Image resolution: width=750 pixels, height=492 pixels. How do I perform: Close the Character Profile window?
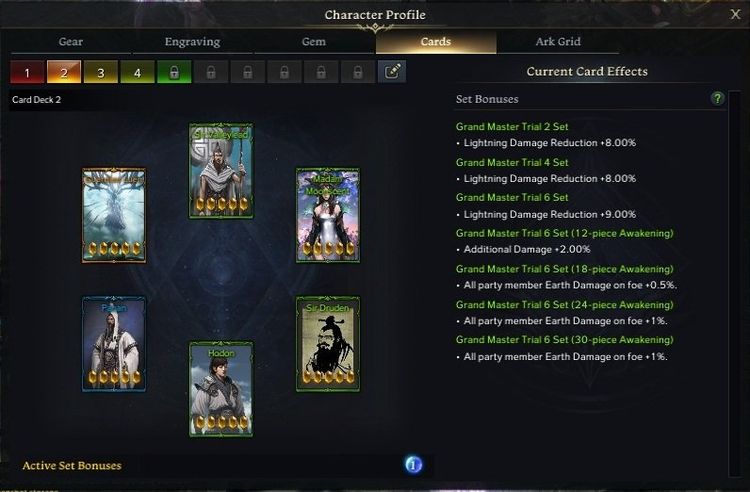[735, 15]
